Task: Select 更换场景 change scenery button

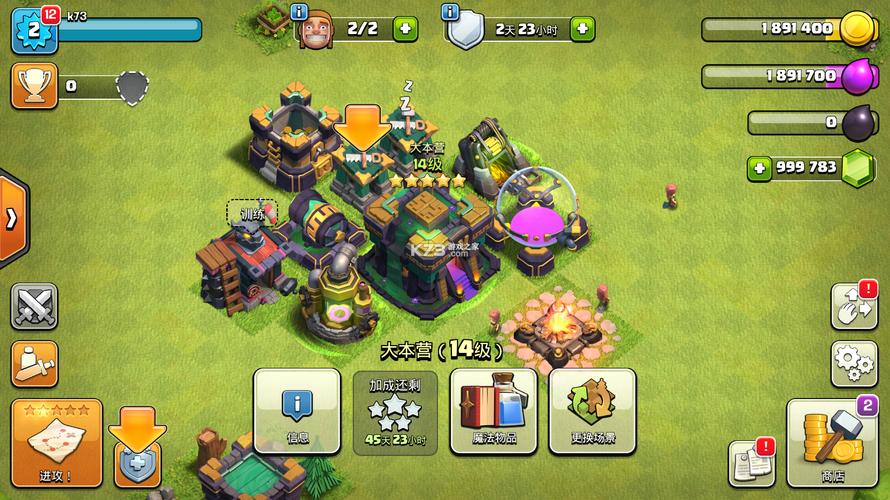Action: pyautogui.click(x=592, y=411)
